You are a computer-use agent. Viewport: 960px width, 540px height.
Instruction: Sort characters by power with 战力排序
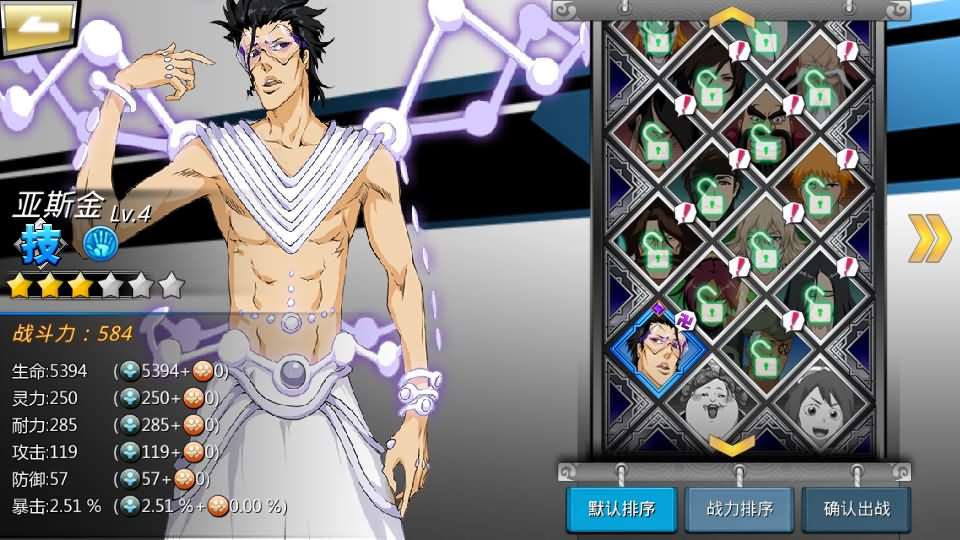point(738,509)
